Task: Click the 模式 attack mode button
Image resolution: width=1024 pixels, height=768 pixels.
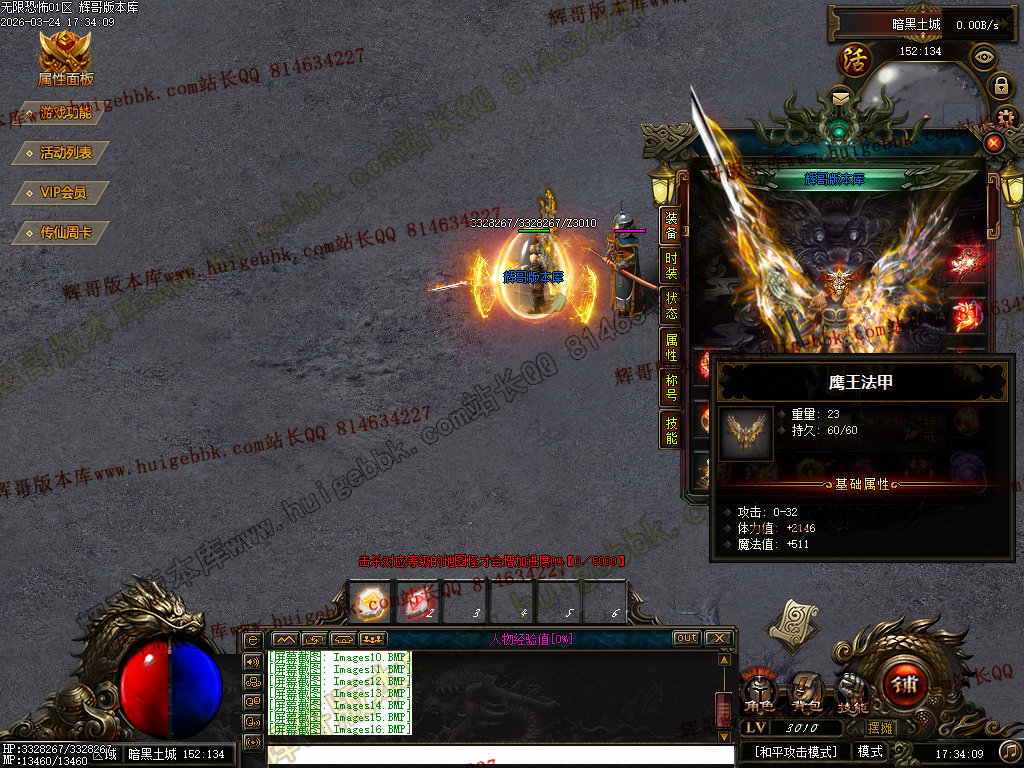Action: click(x=870, y=751)
